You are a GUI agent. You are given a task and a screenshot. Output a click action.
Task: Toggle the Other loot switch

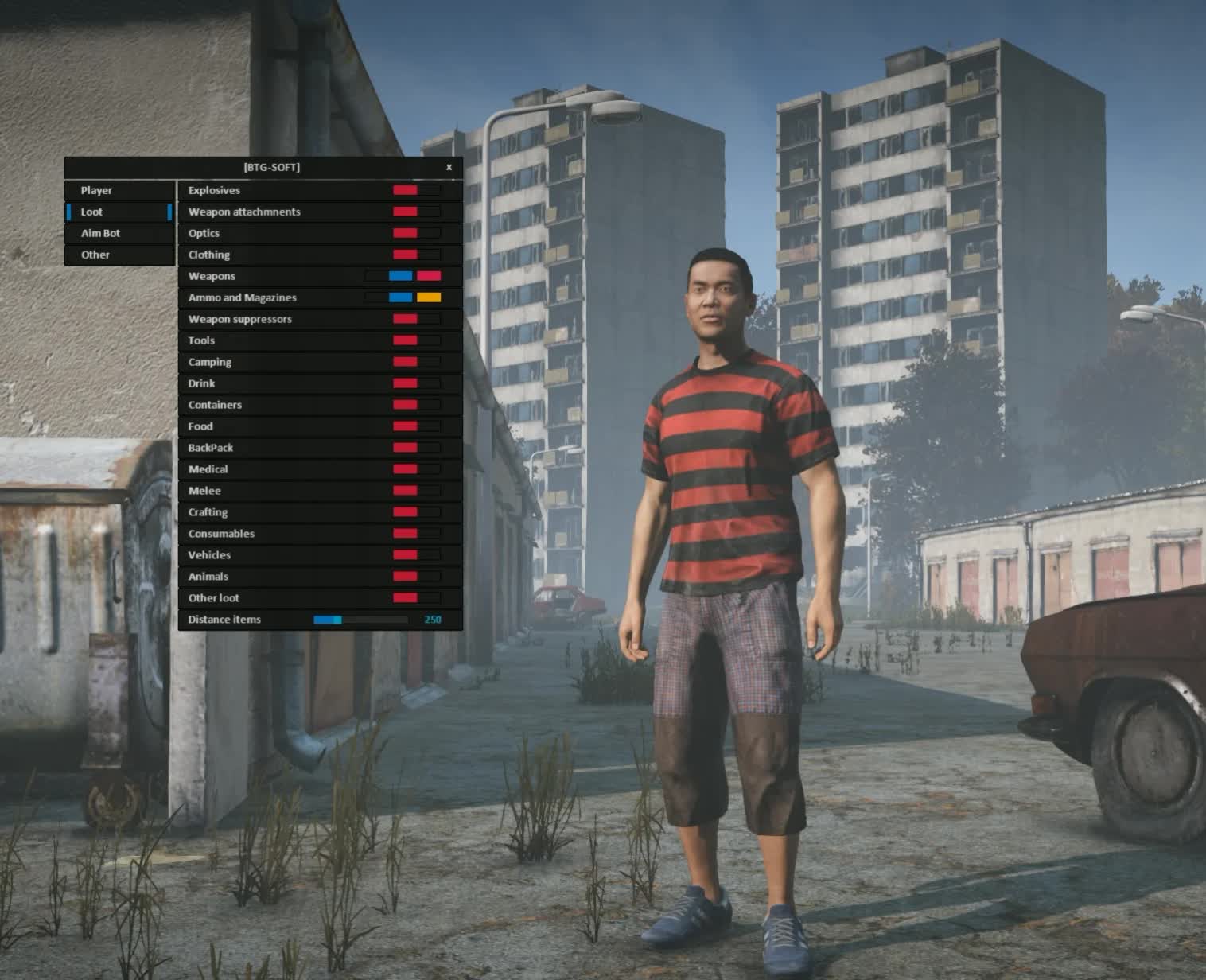[416, 599]
